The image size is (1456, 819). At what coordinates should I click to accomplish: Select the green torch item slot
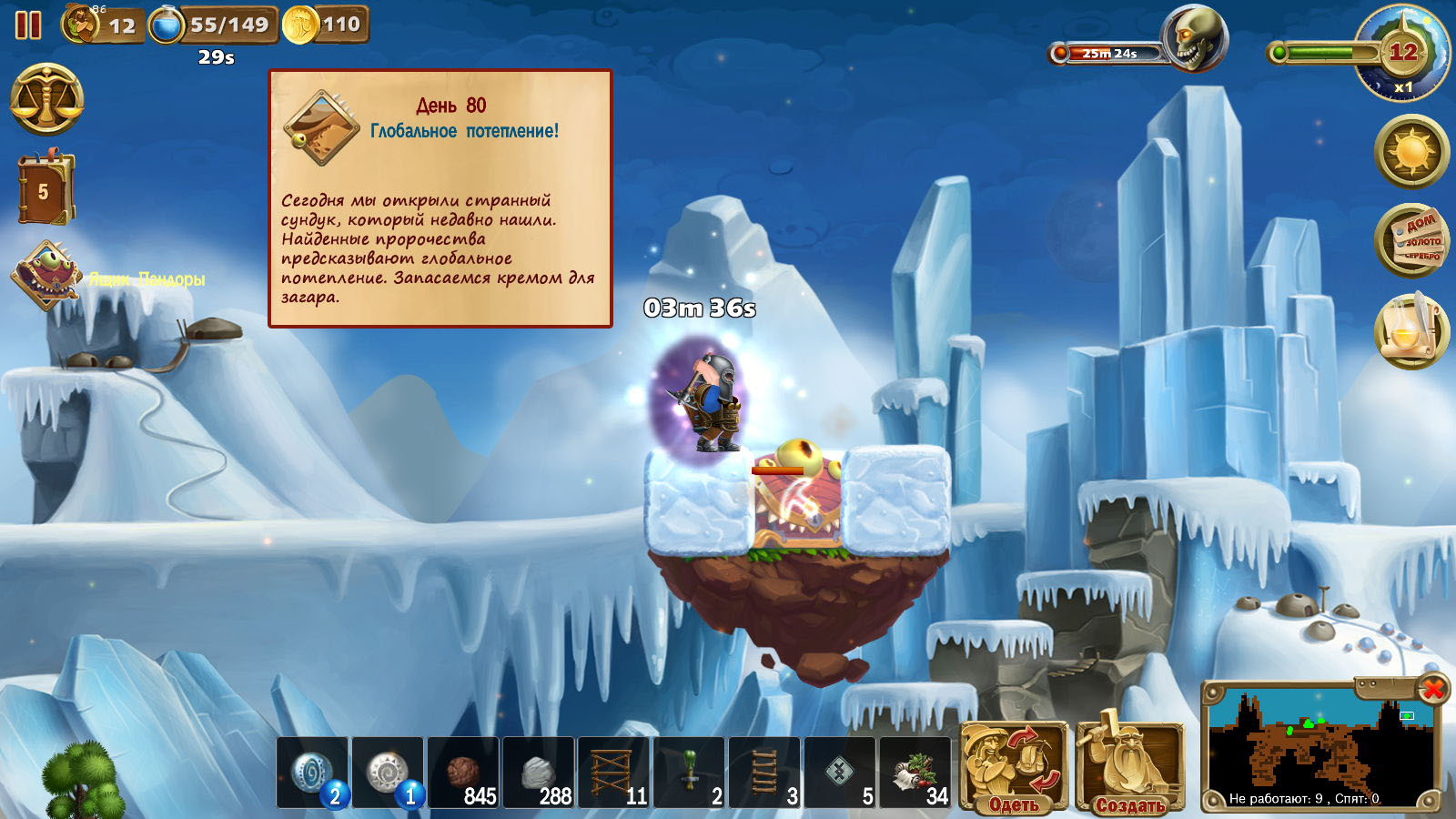pyautogui.click(x=690, y=773)
